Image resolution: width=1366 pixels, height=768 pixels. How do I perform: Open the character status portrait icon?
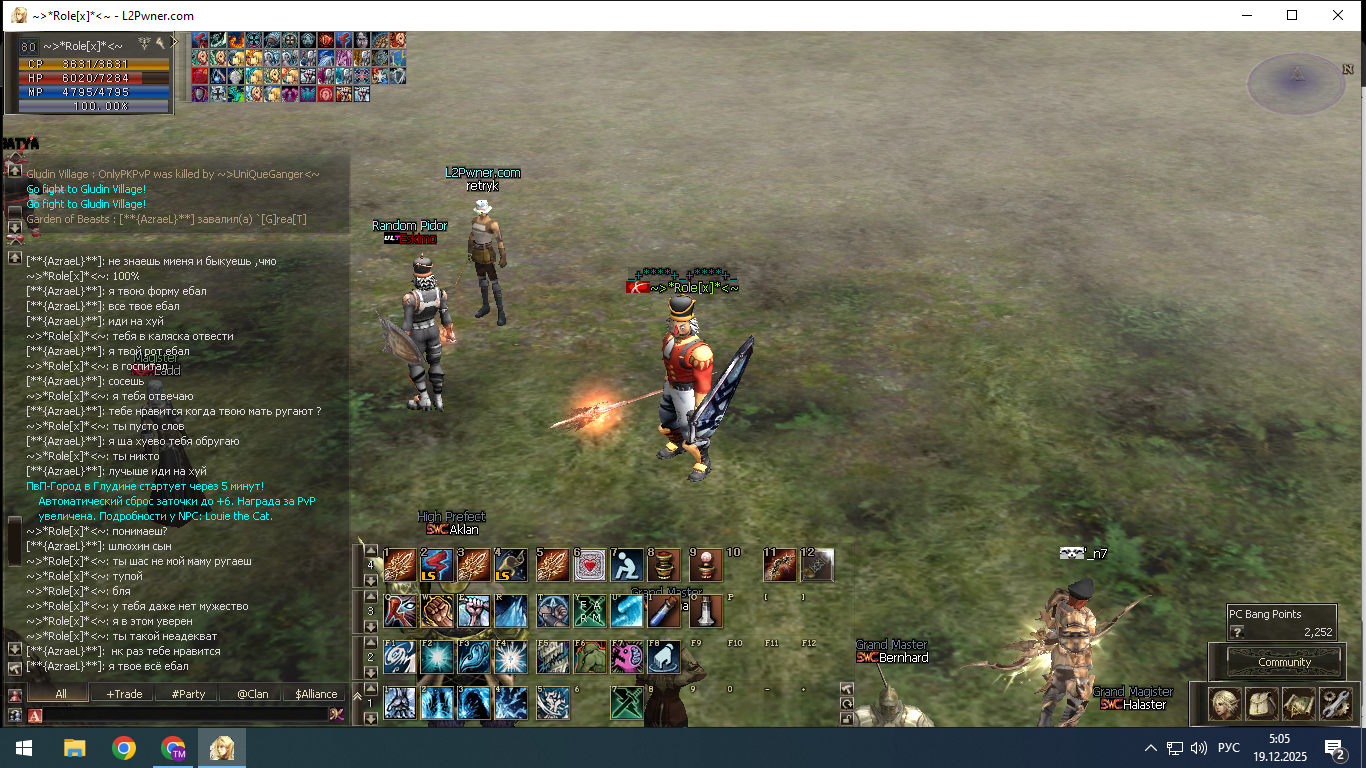(1226, 704)
